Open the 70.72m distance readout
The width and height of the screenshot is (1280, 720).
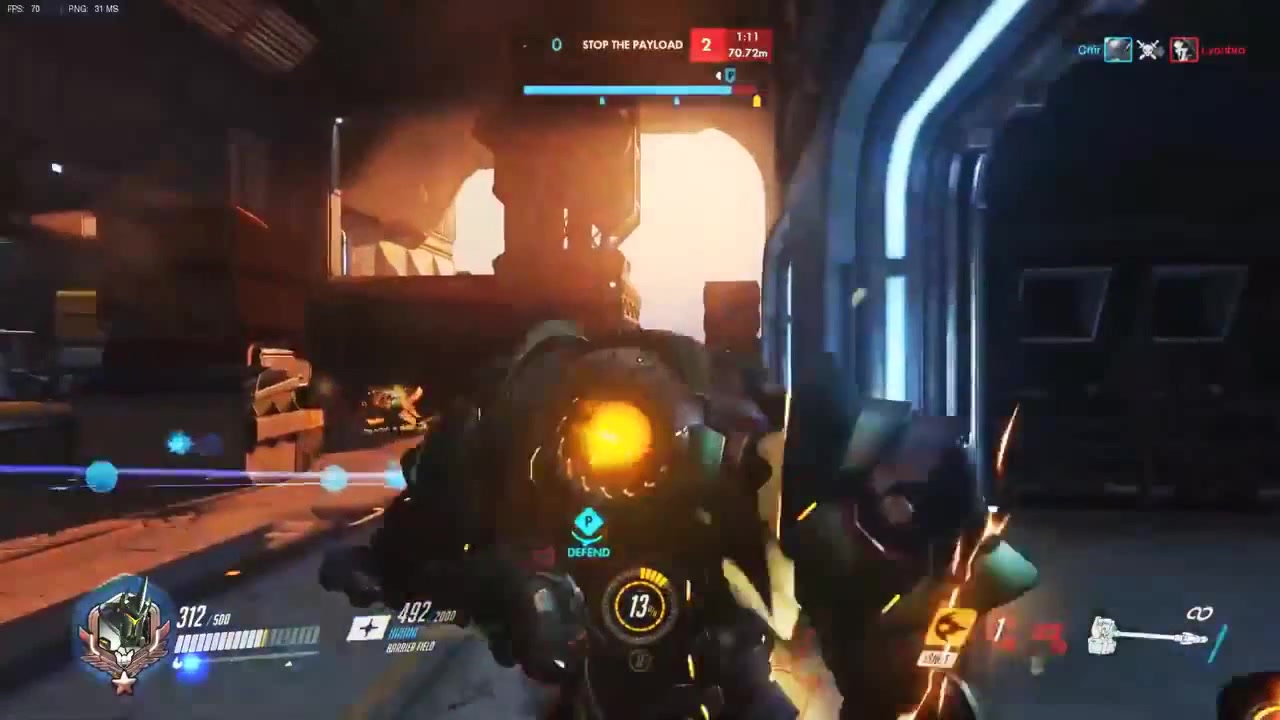[x=746, y=53]
